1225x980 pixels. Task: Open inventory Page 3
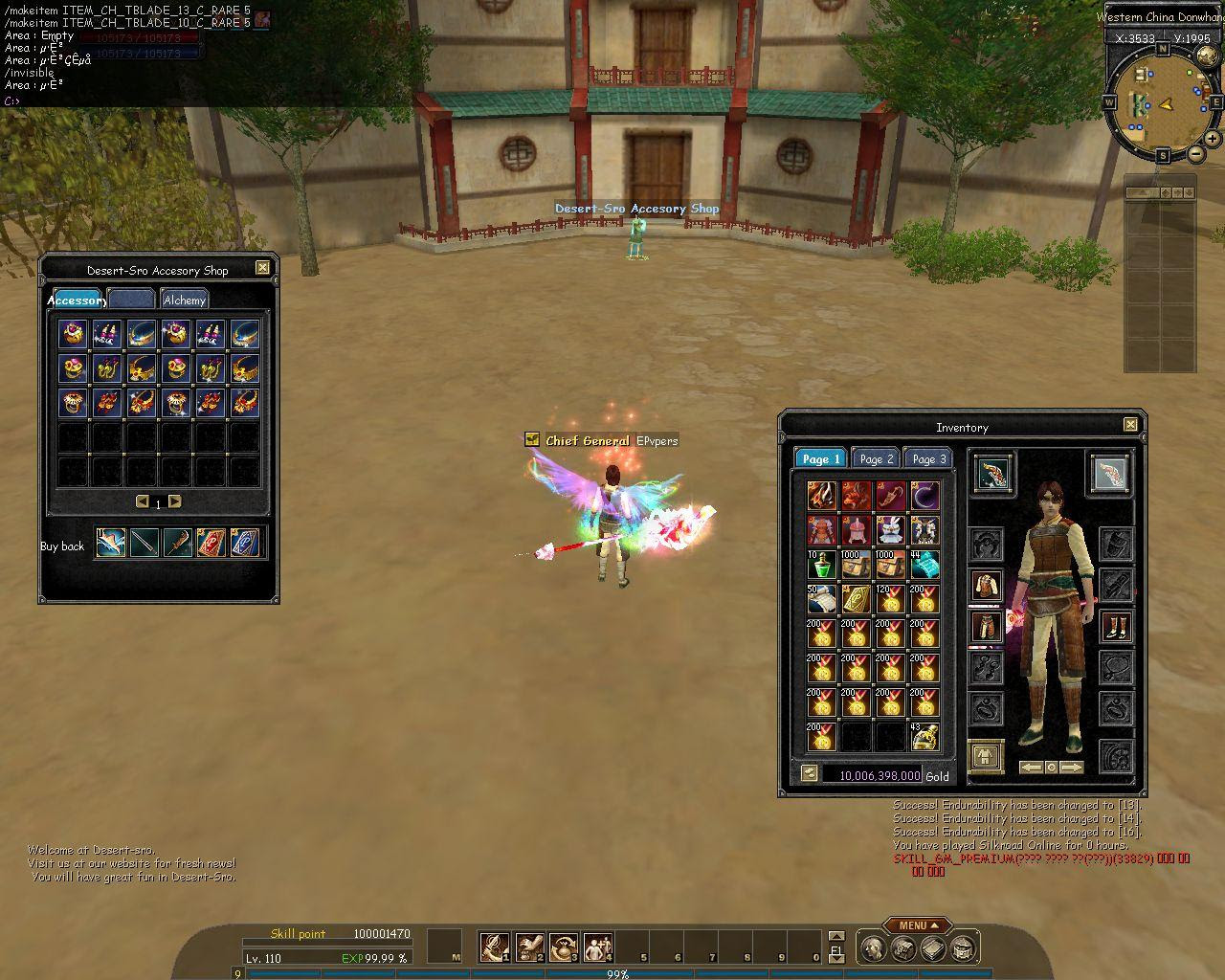tap(928, 458)
